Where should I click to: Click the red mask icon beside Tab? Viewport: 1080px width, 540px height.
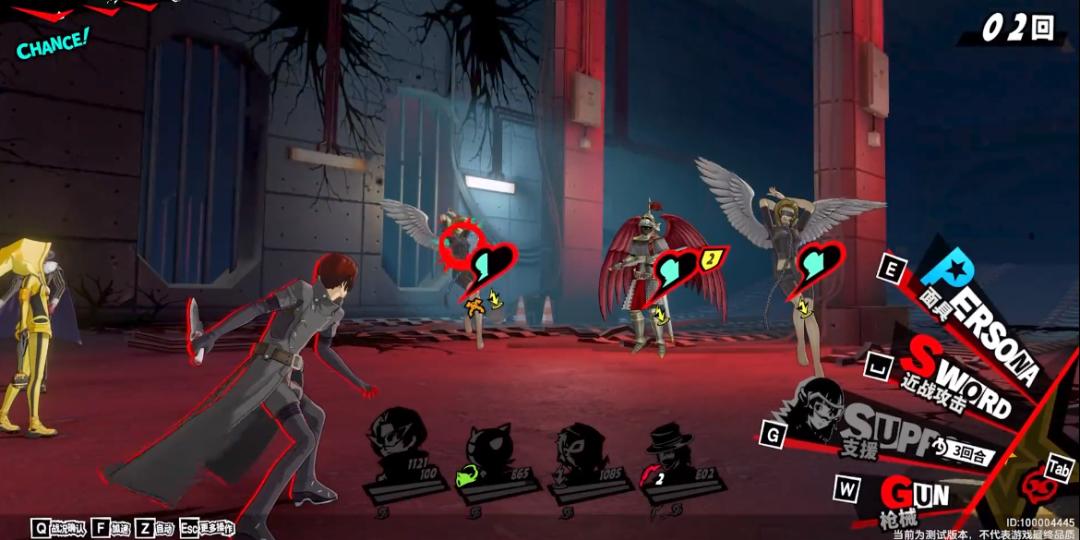click(x=1038, y=487)
